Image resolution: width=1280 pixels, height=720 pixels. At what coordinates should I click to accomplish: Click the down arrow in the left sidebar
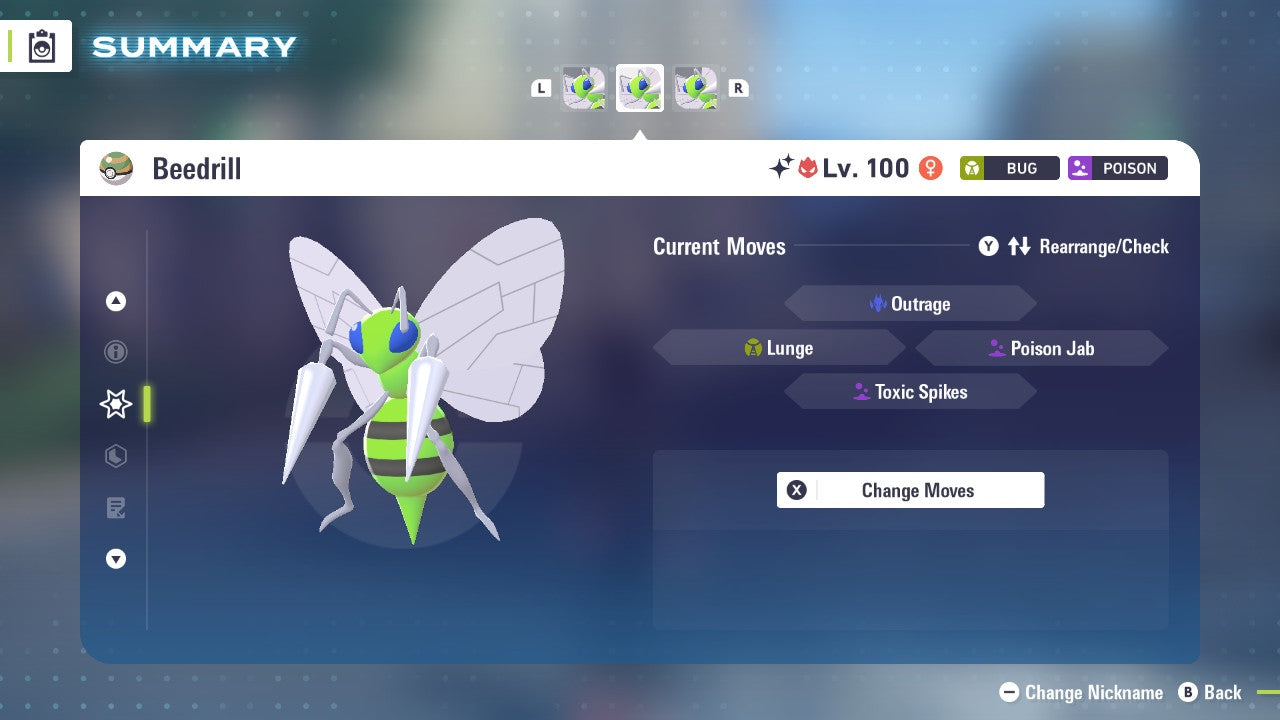click(x=115, y=559)
